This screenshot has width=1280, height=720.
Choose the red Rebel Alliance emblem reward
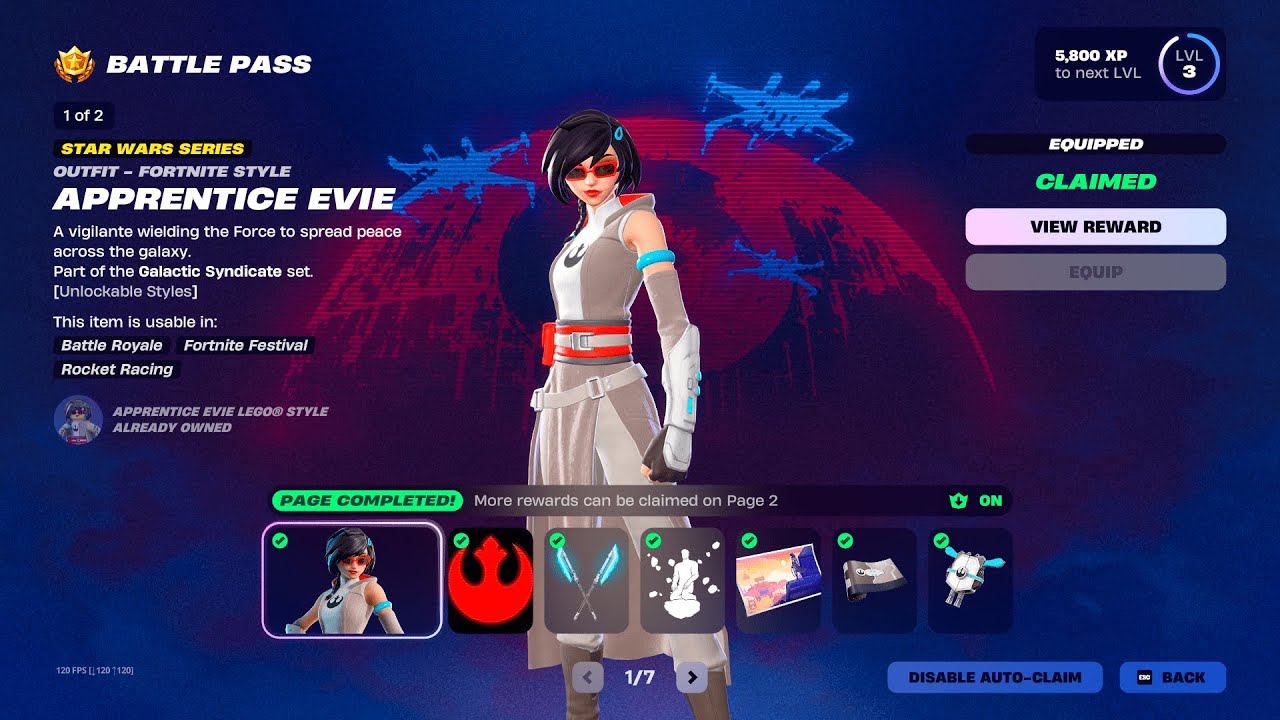tap(490, 580)
